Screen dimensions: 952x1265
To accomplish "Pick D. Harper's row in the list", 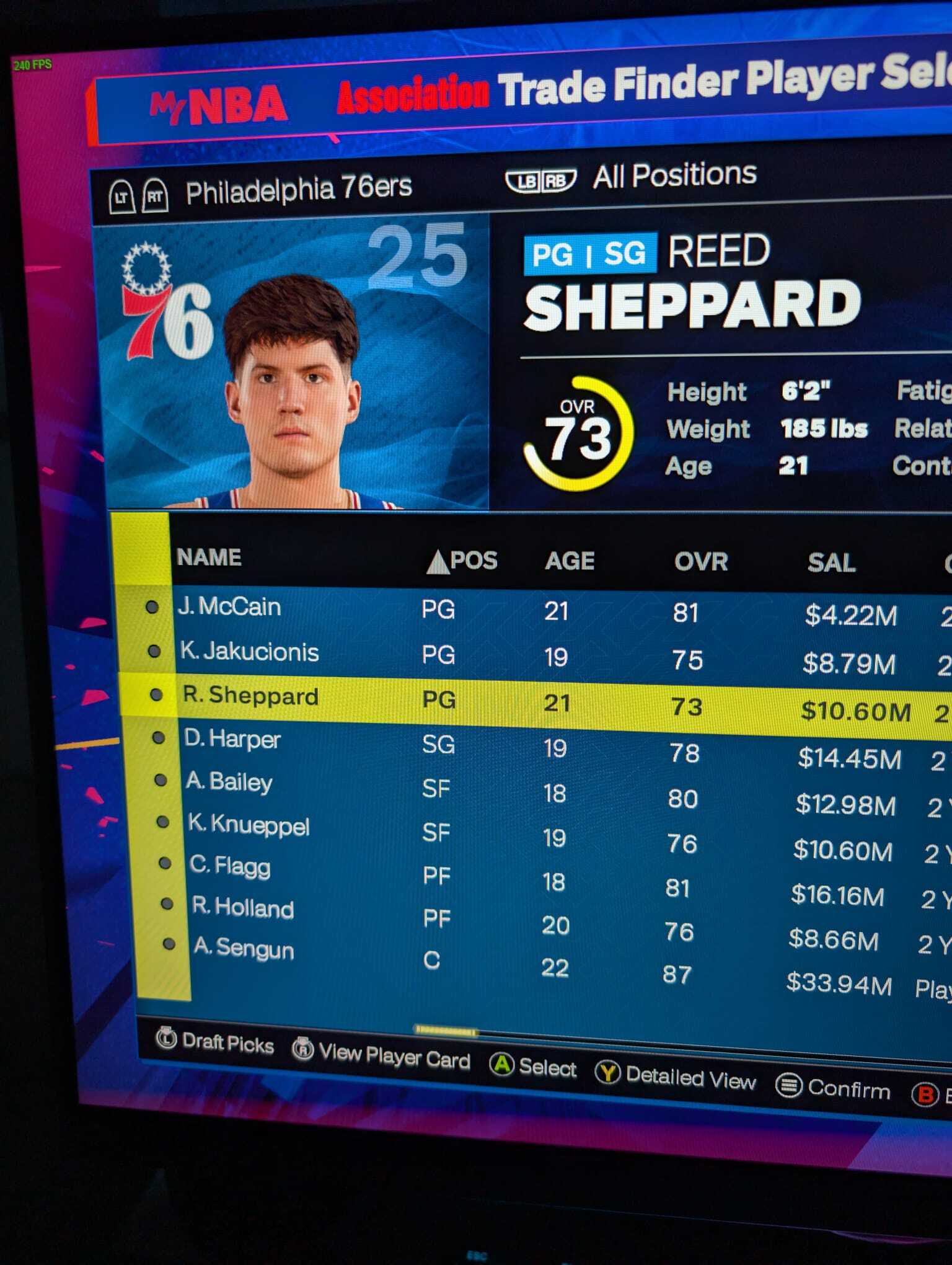I will coord(232,739).
